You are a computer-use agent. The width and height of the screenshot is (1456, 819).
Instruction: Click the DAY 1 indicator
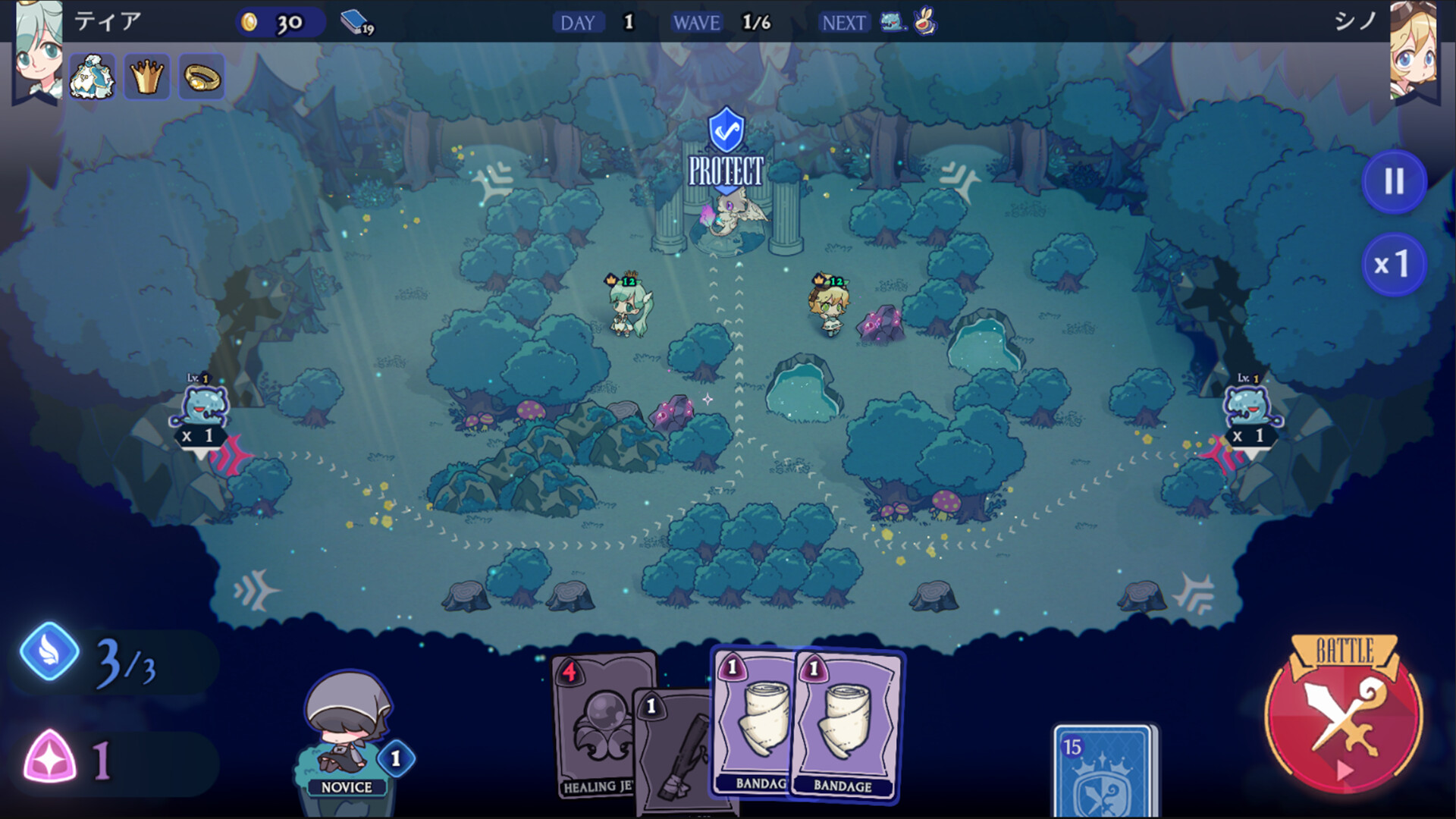coord(599,23)
